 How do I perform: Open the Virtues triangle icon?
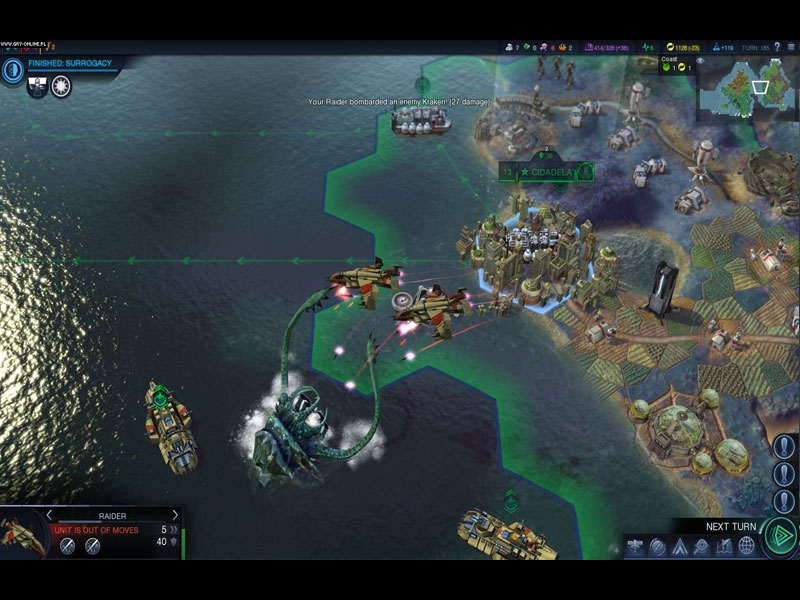coord(680,546)
